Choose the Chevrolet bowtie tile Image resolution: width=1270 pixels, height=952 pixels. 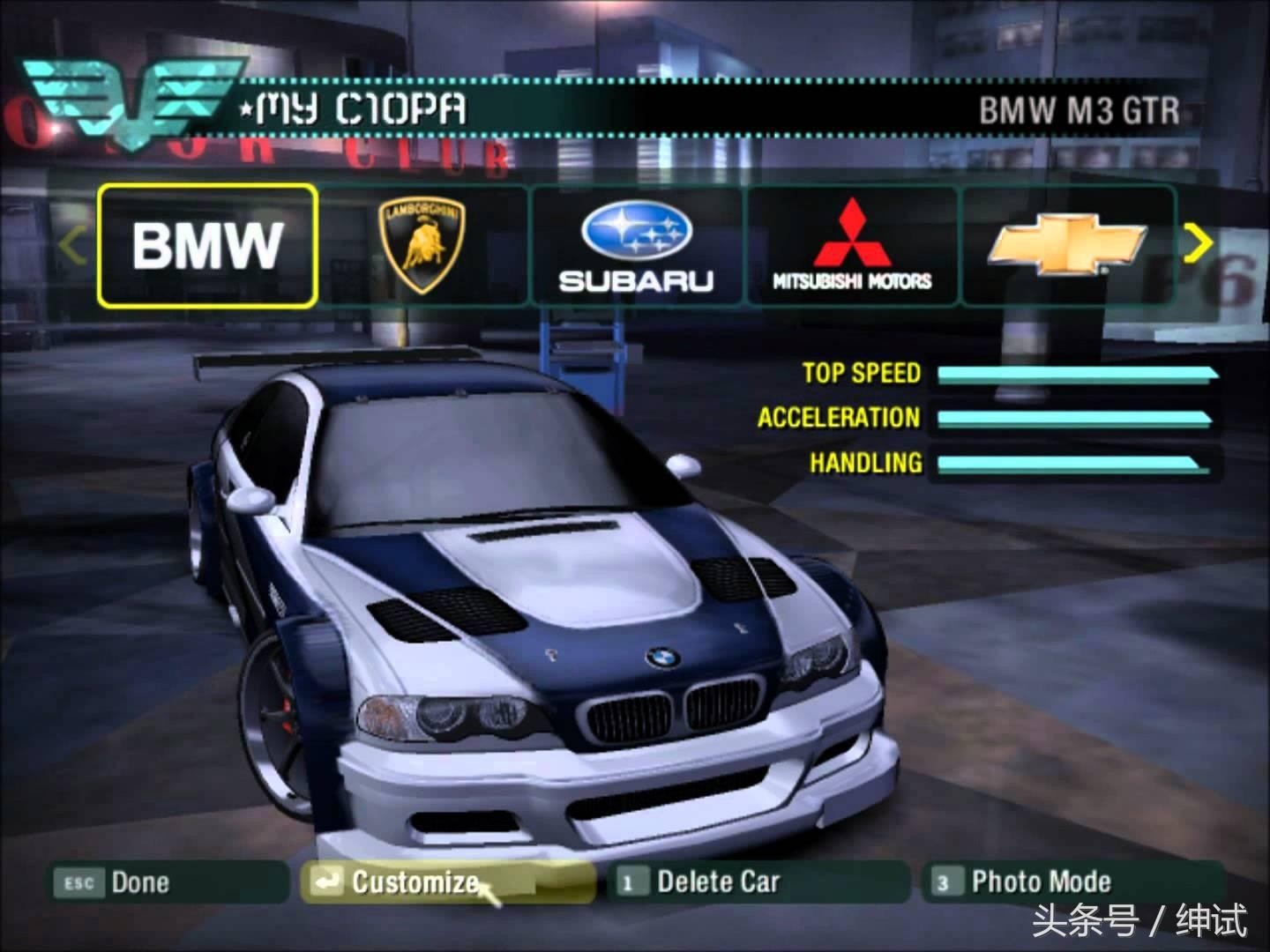coord(1067,246)
